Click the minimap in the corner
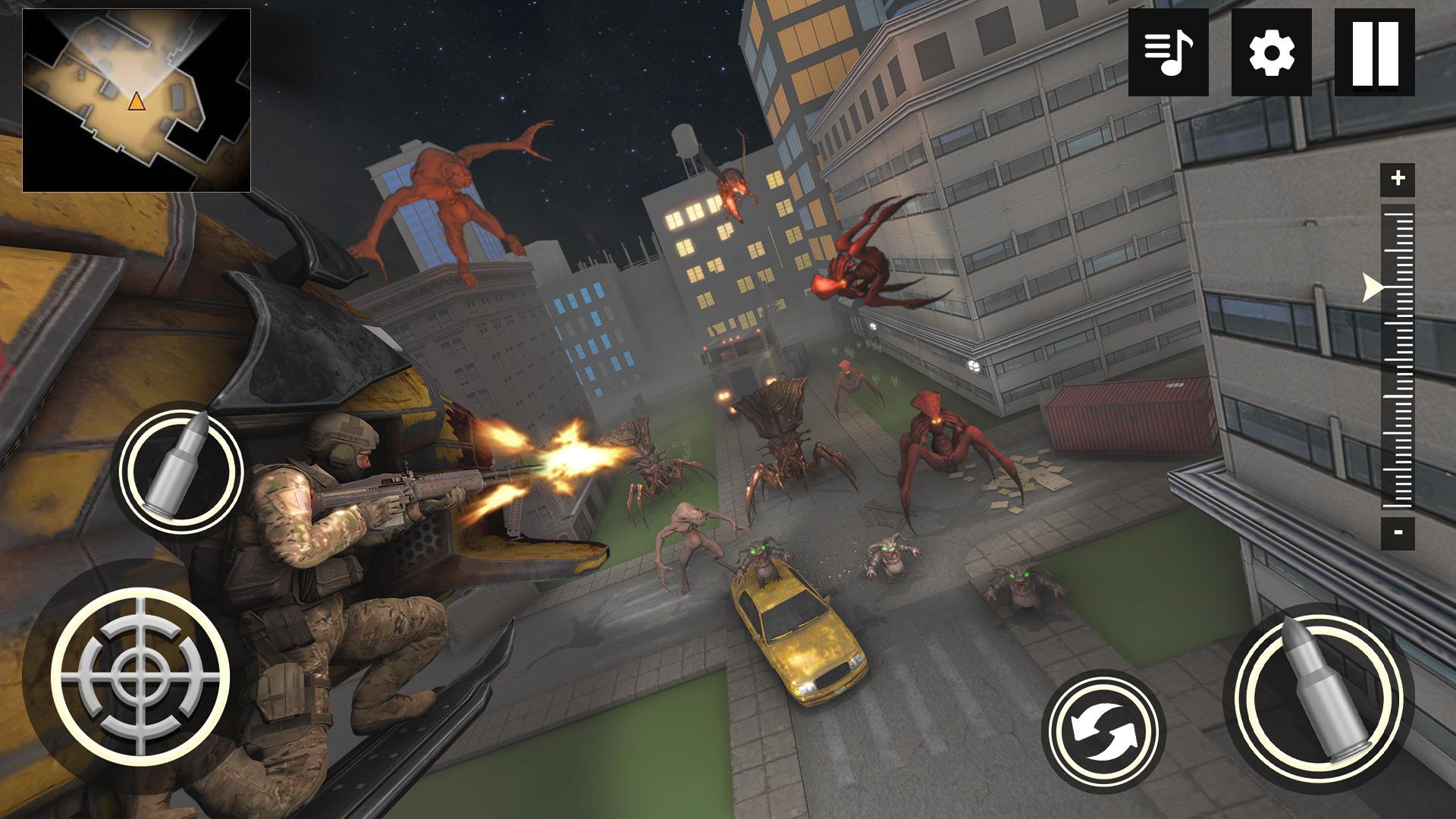The height and width of the screenshot is (819, 1456). [x=136, y=100]
